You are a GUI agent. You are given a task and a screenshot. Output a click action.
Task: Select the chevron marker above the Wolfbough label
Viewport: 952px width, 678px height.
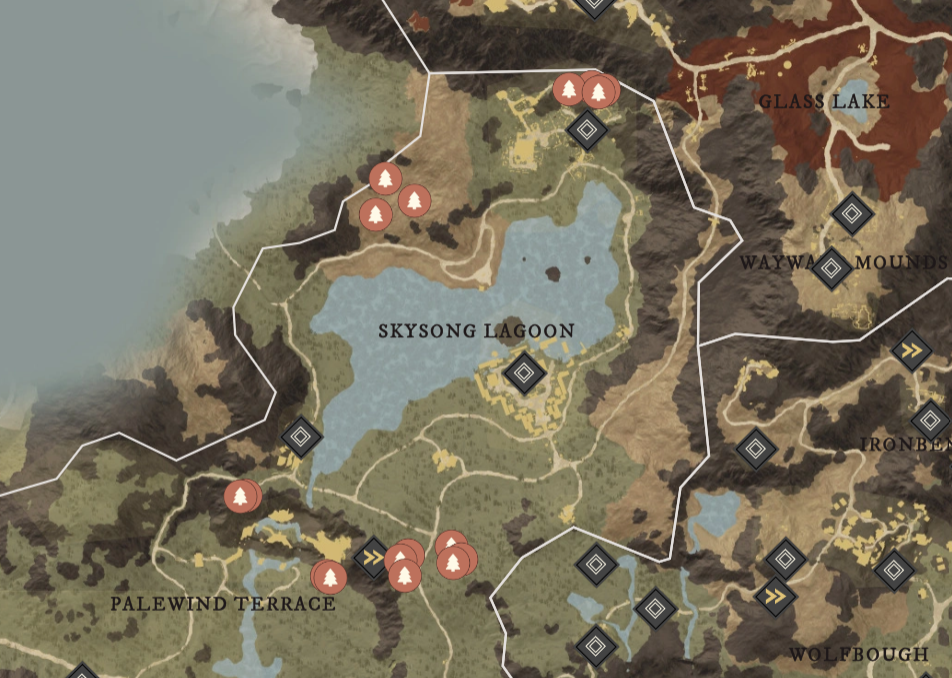(x=775, y=597)
